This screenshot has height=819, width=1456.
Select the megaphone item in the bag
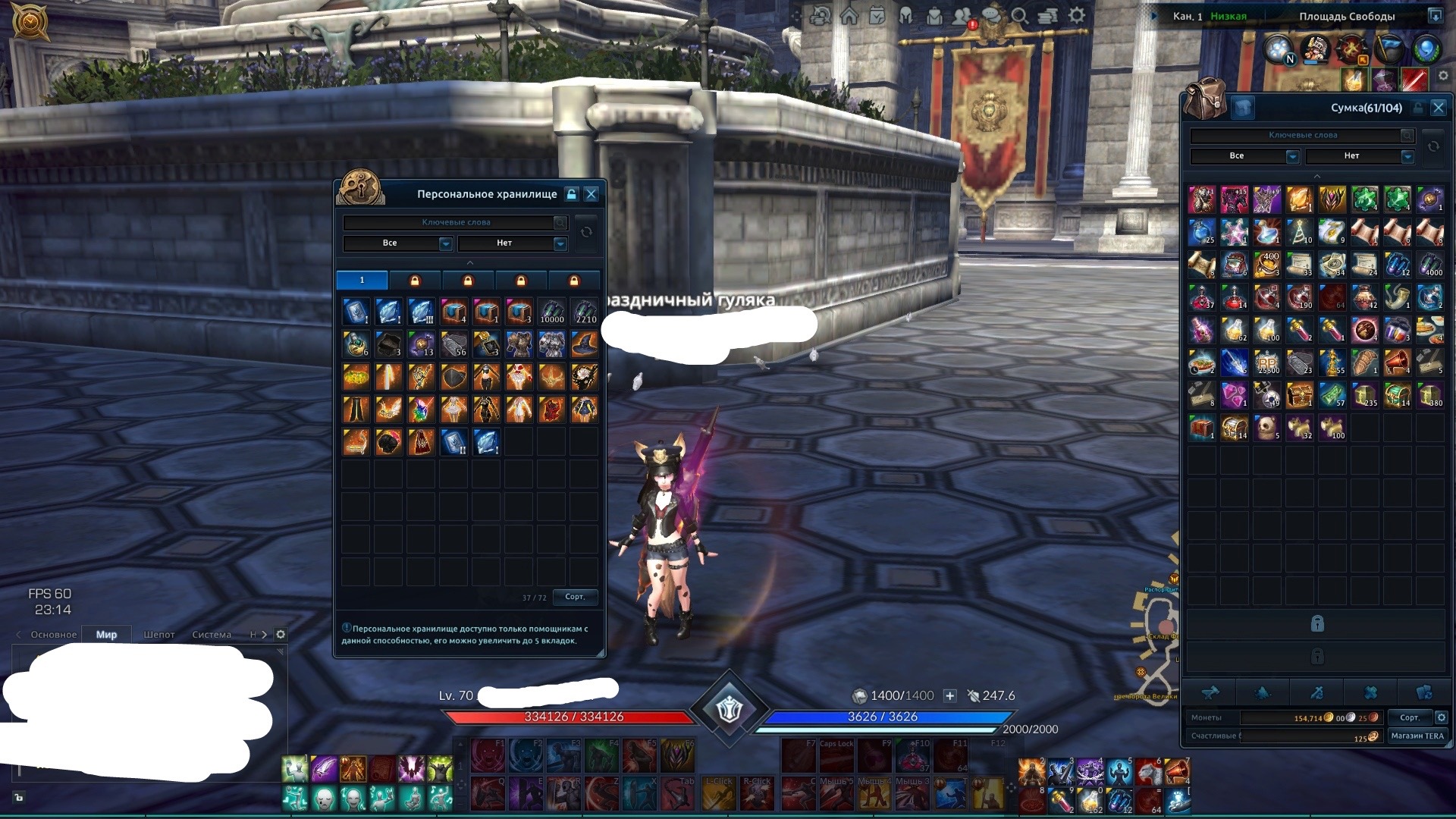tap(1397, 365)
